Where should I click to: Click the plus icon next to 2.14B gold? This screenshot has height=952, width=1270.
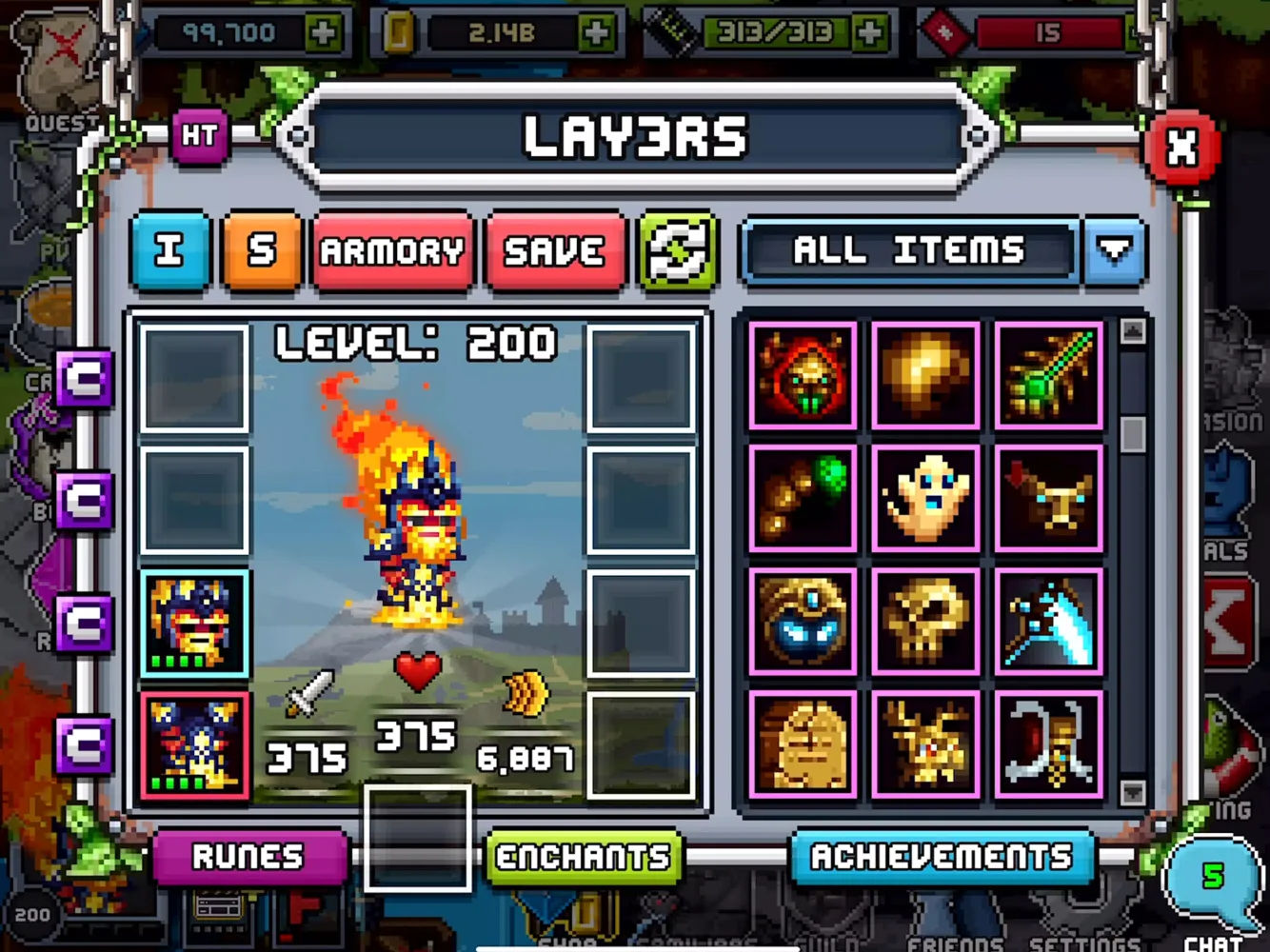598,30
